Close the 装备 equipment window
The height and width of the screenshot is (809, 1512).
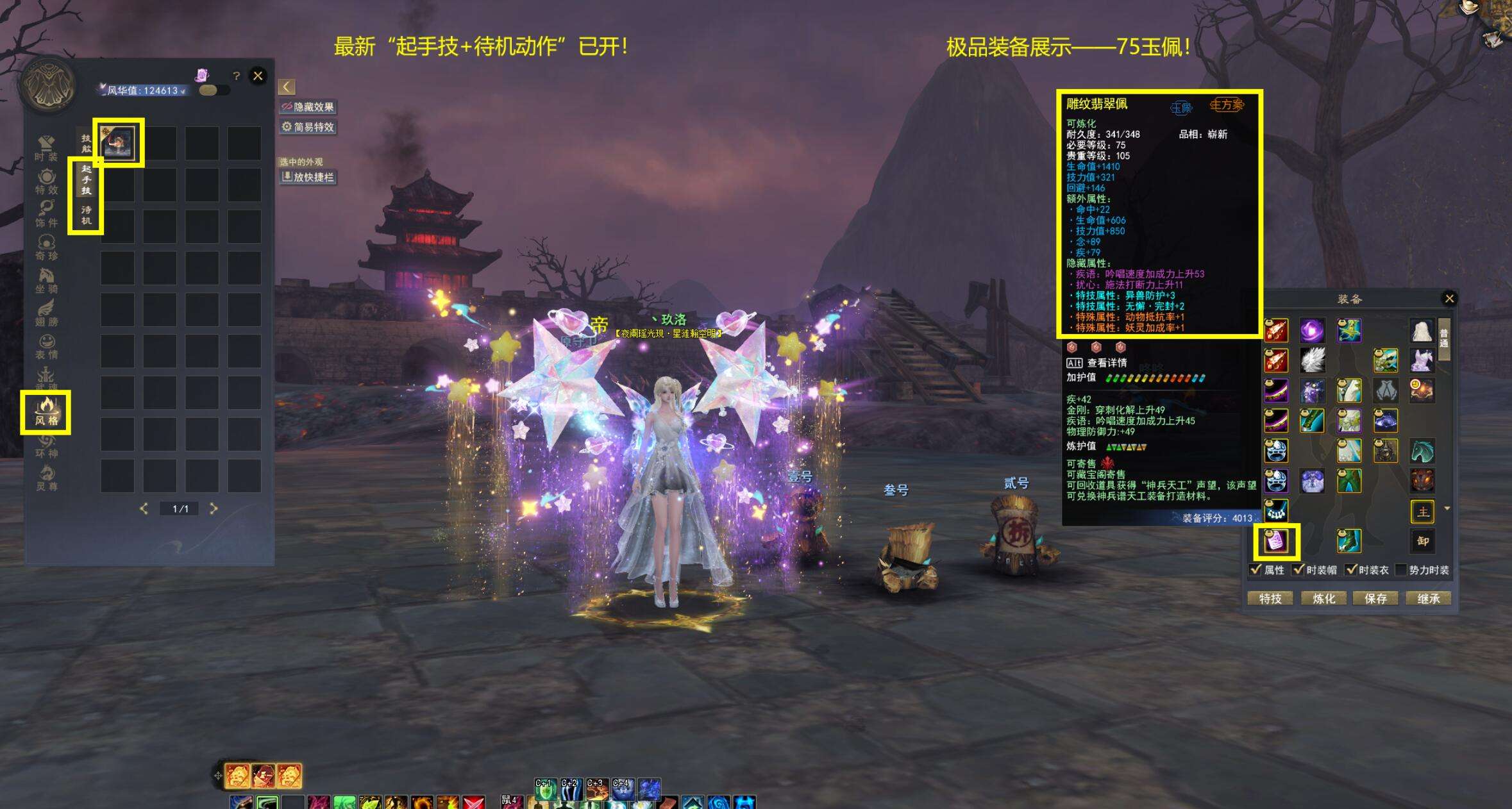tap(1449, 298)
